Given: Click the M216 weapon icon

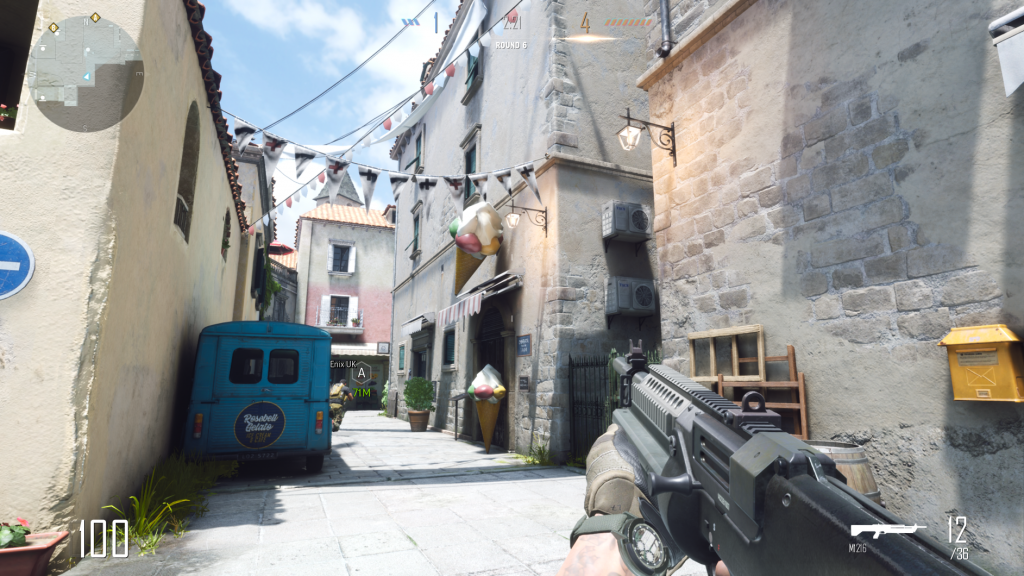Looking at the screenshot, I should coord(887,530).
